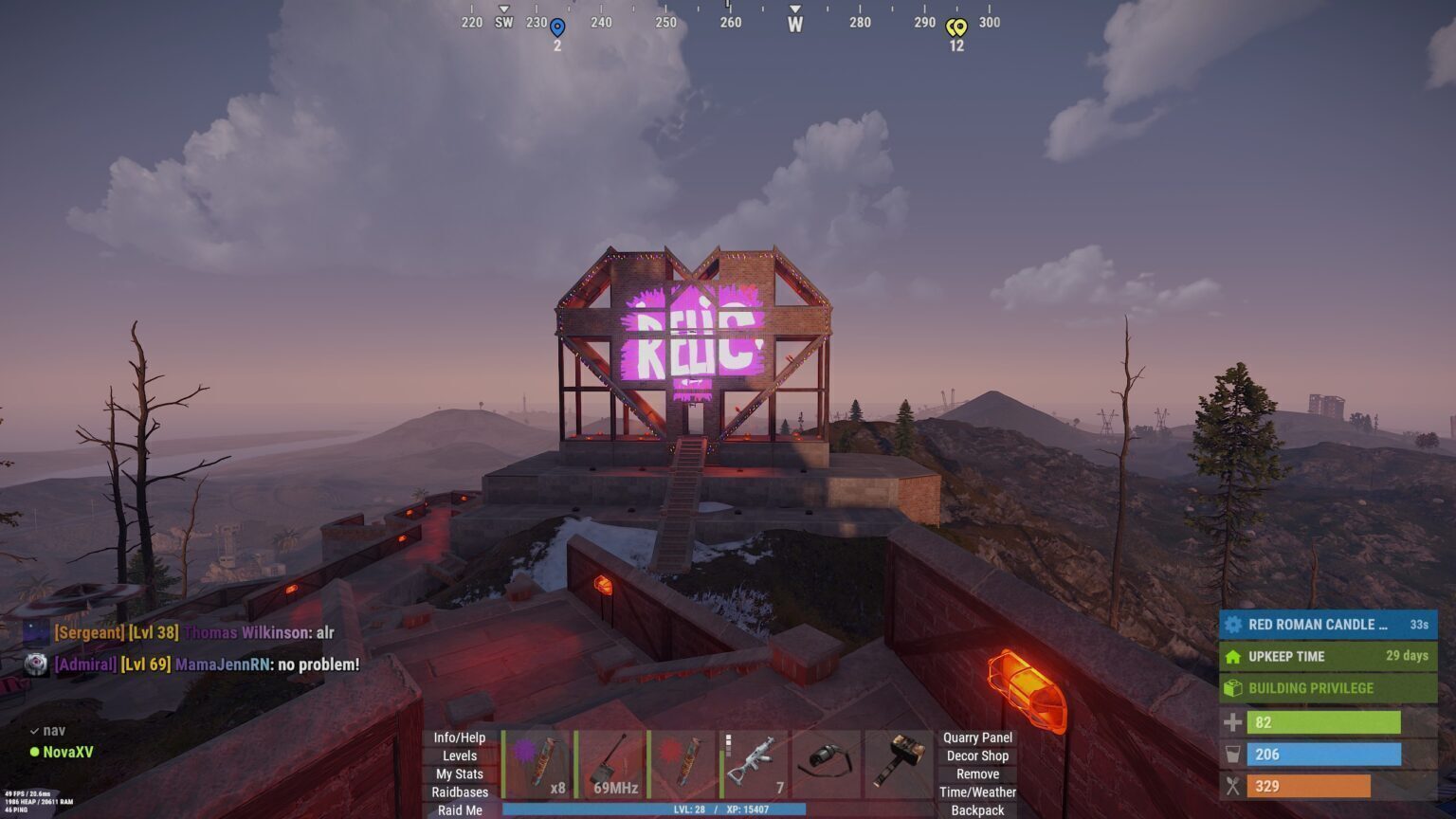The image size is (1456, 819).
Task: Equip the assault rifle in the hotbar
Action: (755, 764)
